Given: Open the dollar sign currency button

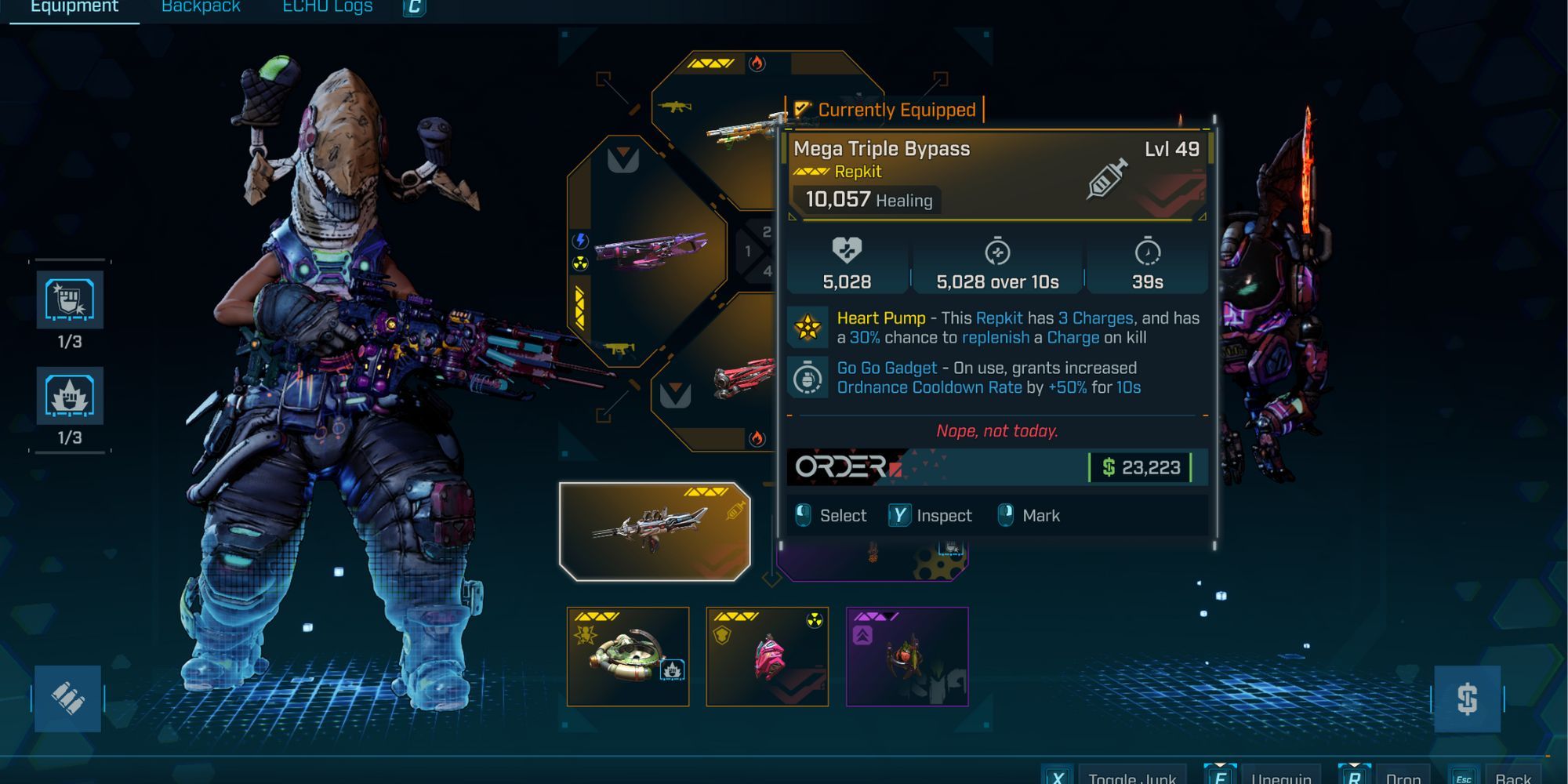Looking at the screenshot, I should click(x=1467, y=699).
